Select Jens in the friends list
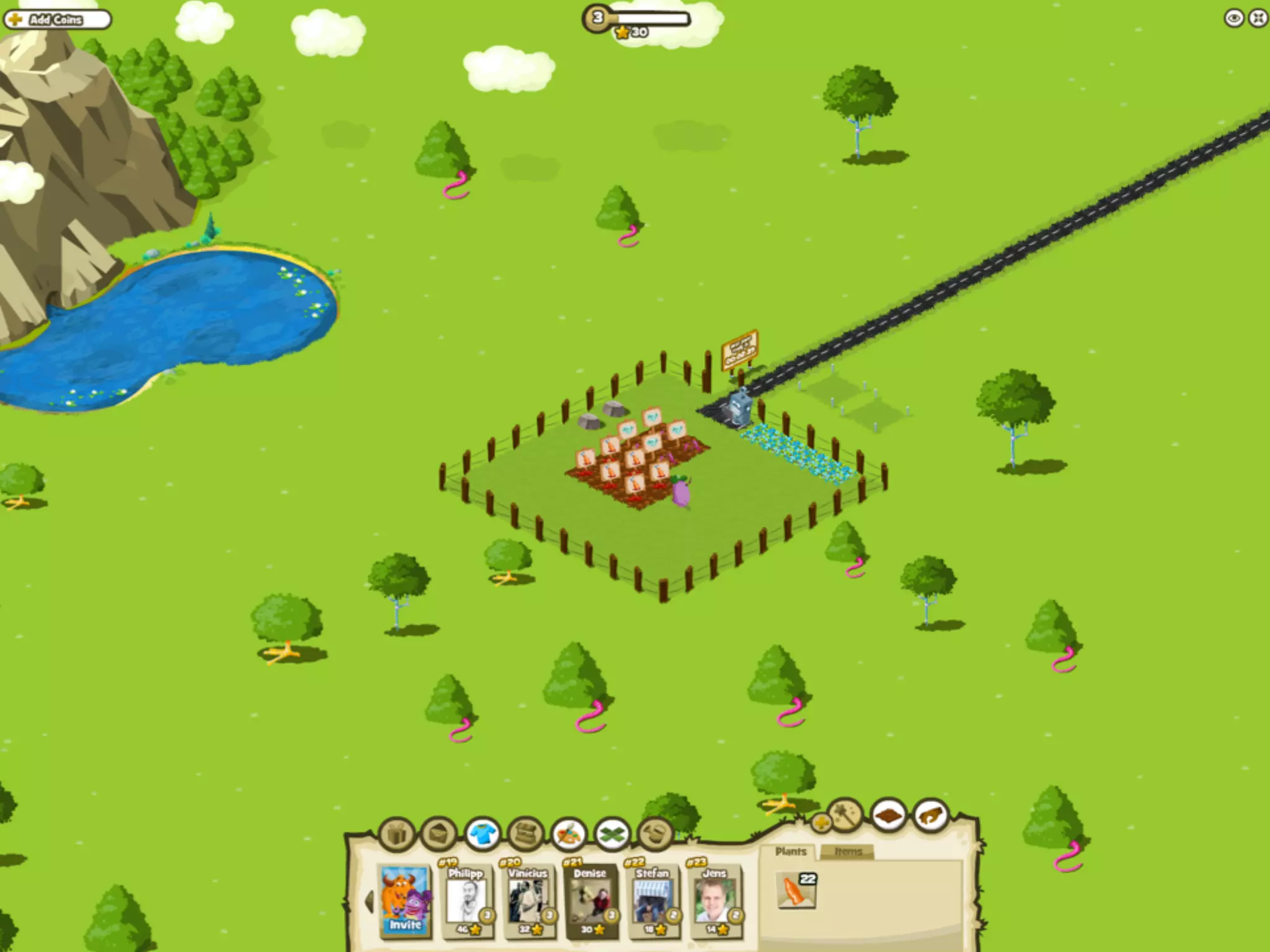 (715, 901)
